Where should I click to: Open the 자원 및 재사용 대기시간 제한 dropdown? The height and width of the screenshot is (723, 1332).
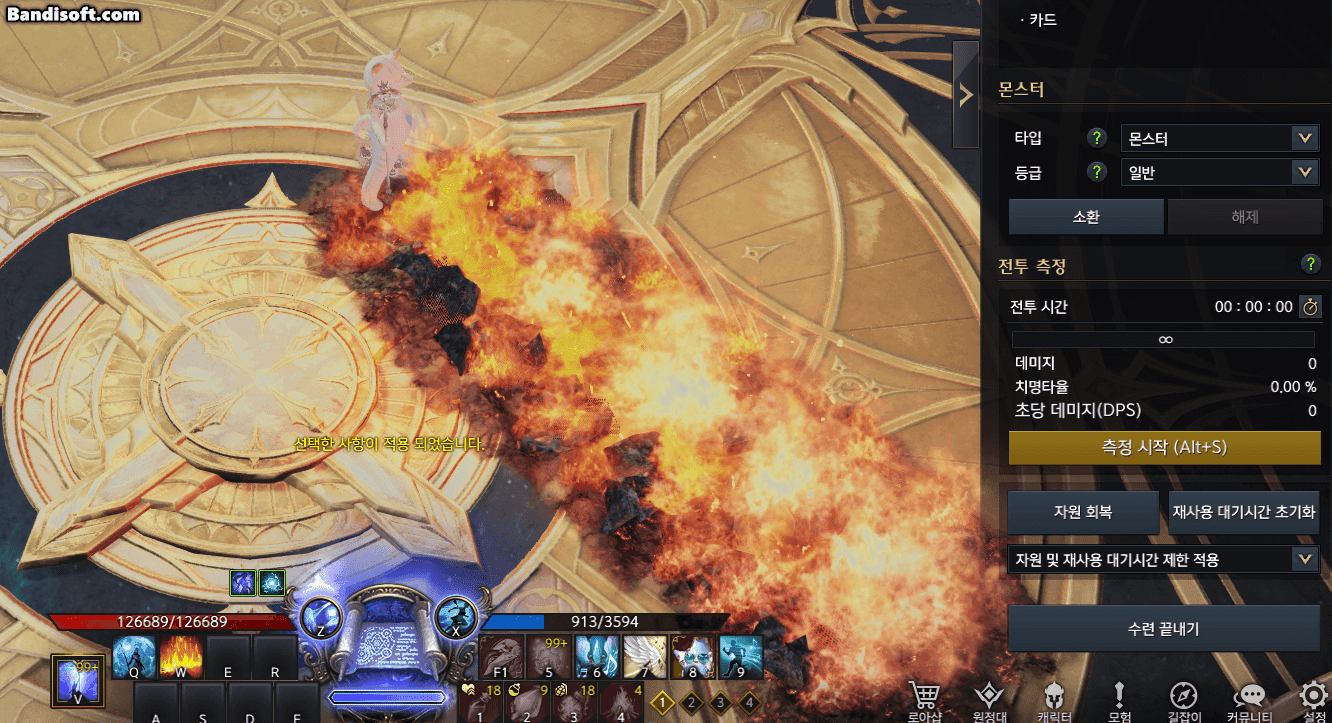(1163, 560)
